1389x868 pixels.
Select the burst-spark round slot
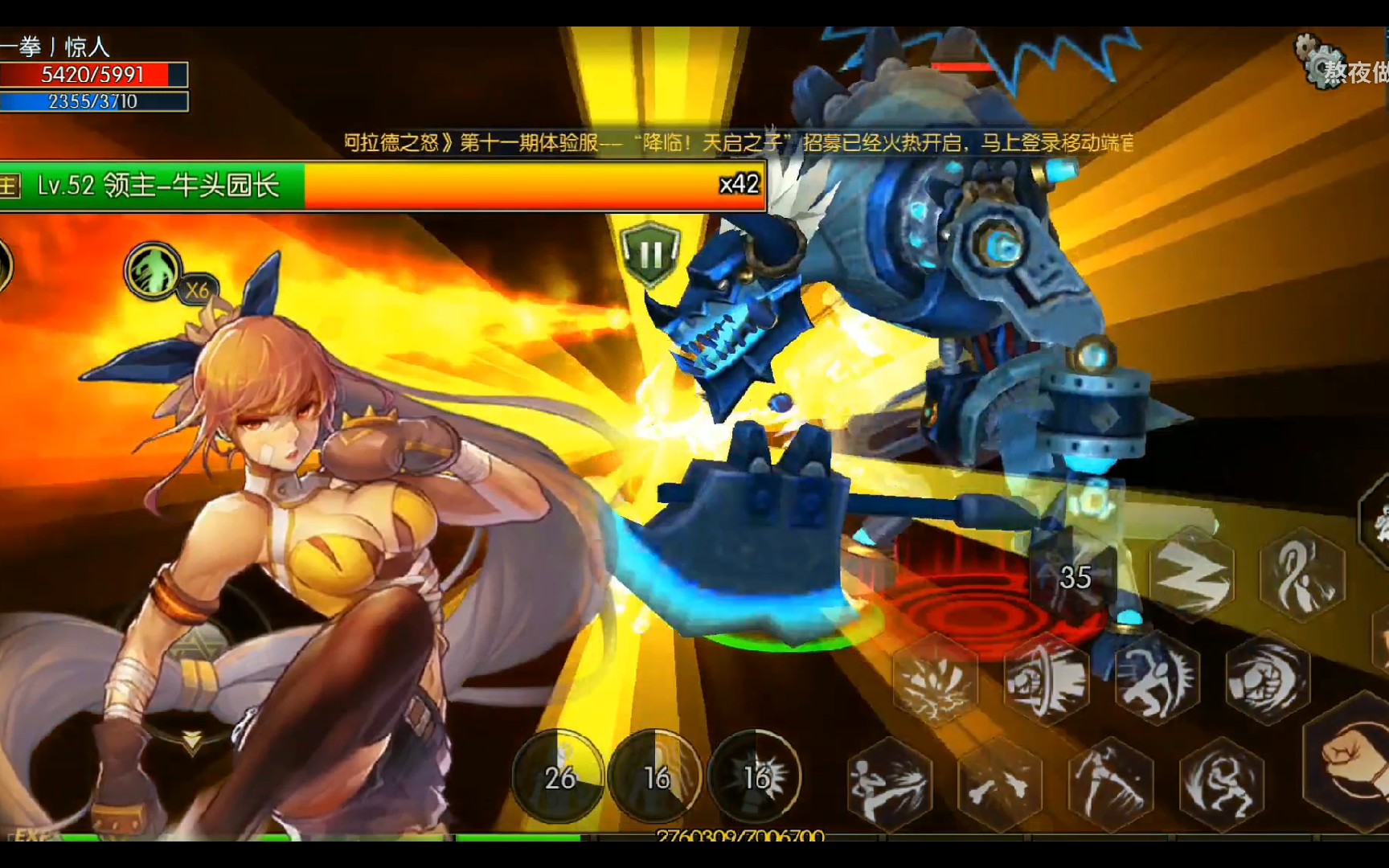point(755,776)
